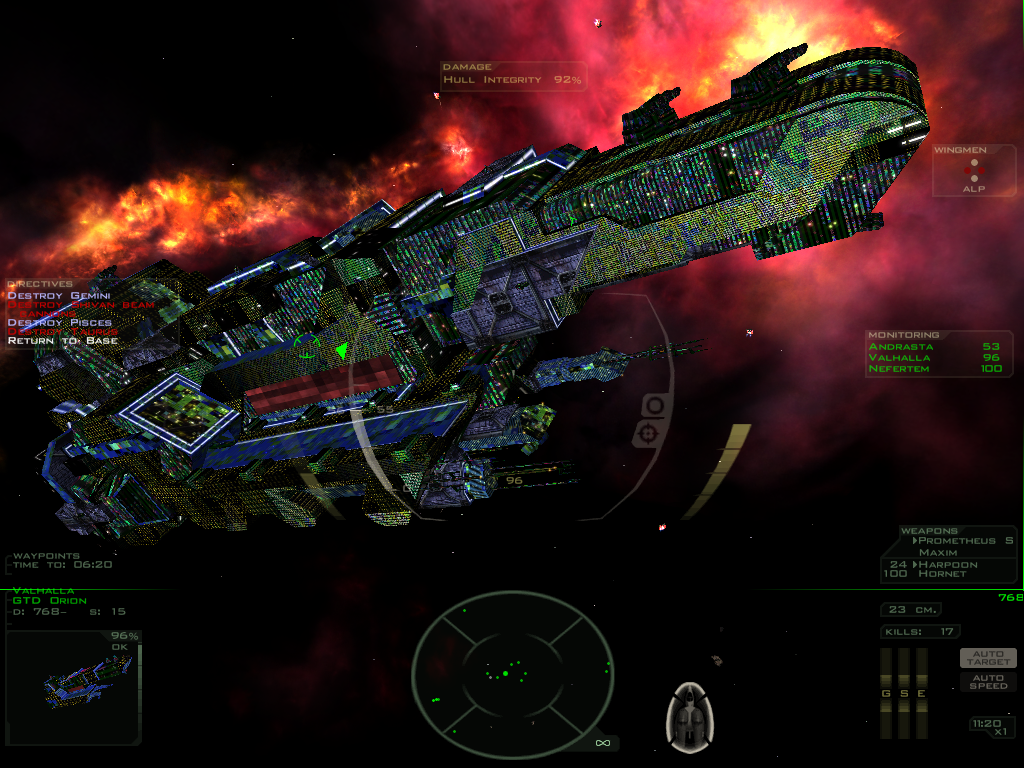The height and width of the screenshot is (768, 1024).
Task: Toggle the Auto Speed indicator
Action: tap(988, 681)
